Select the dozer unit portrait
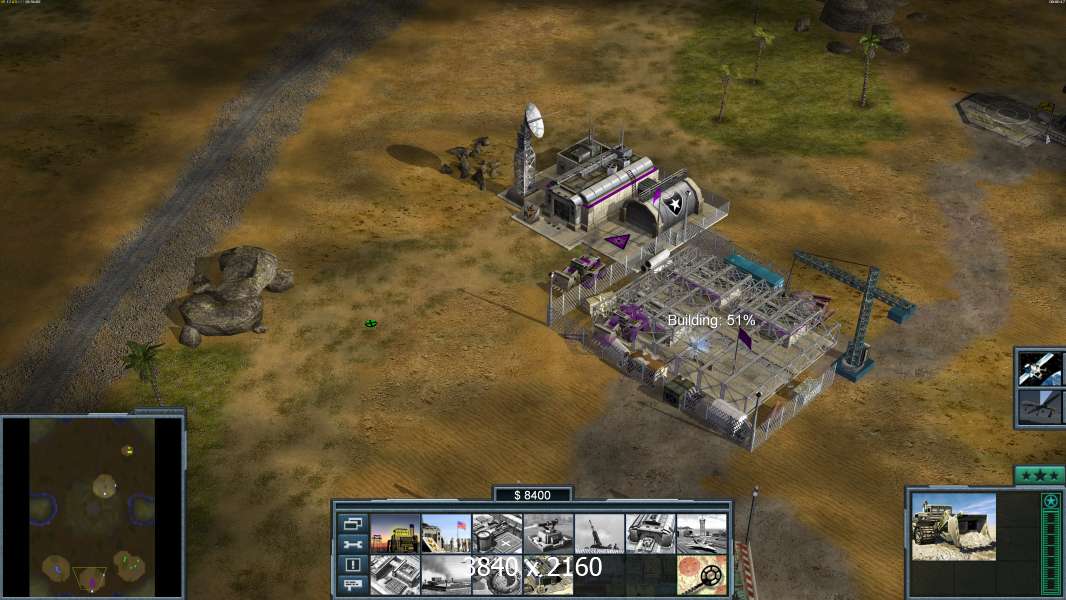 point(953,526)
